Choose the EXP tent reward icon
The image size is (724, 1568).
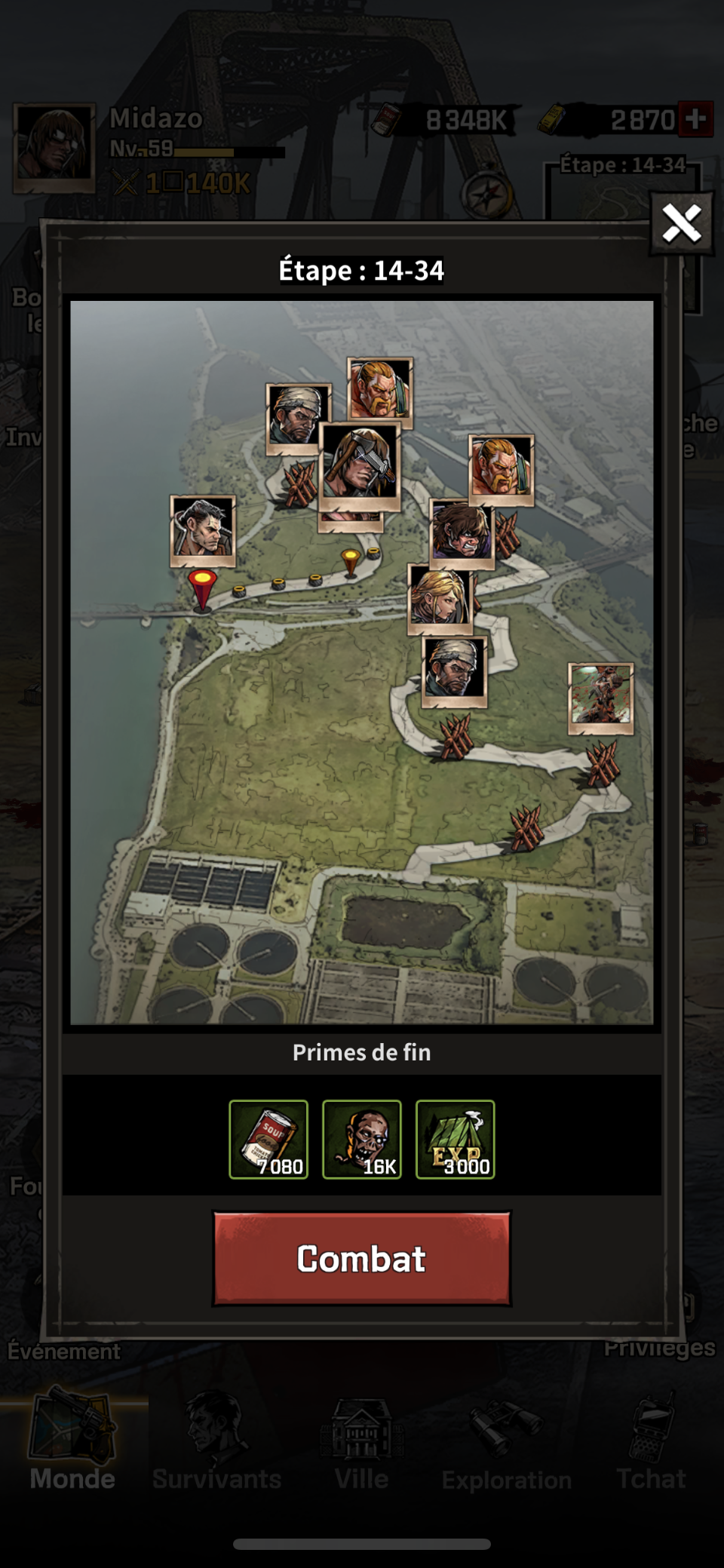(x=456, y=1139)
